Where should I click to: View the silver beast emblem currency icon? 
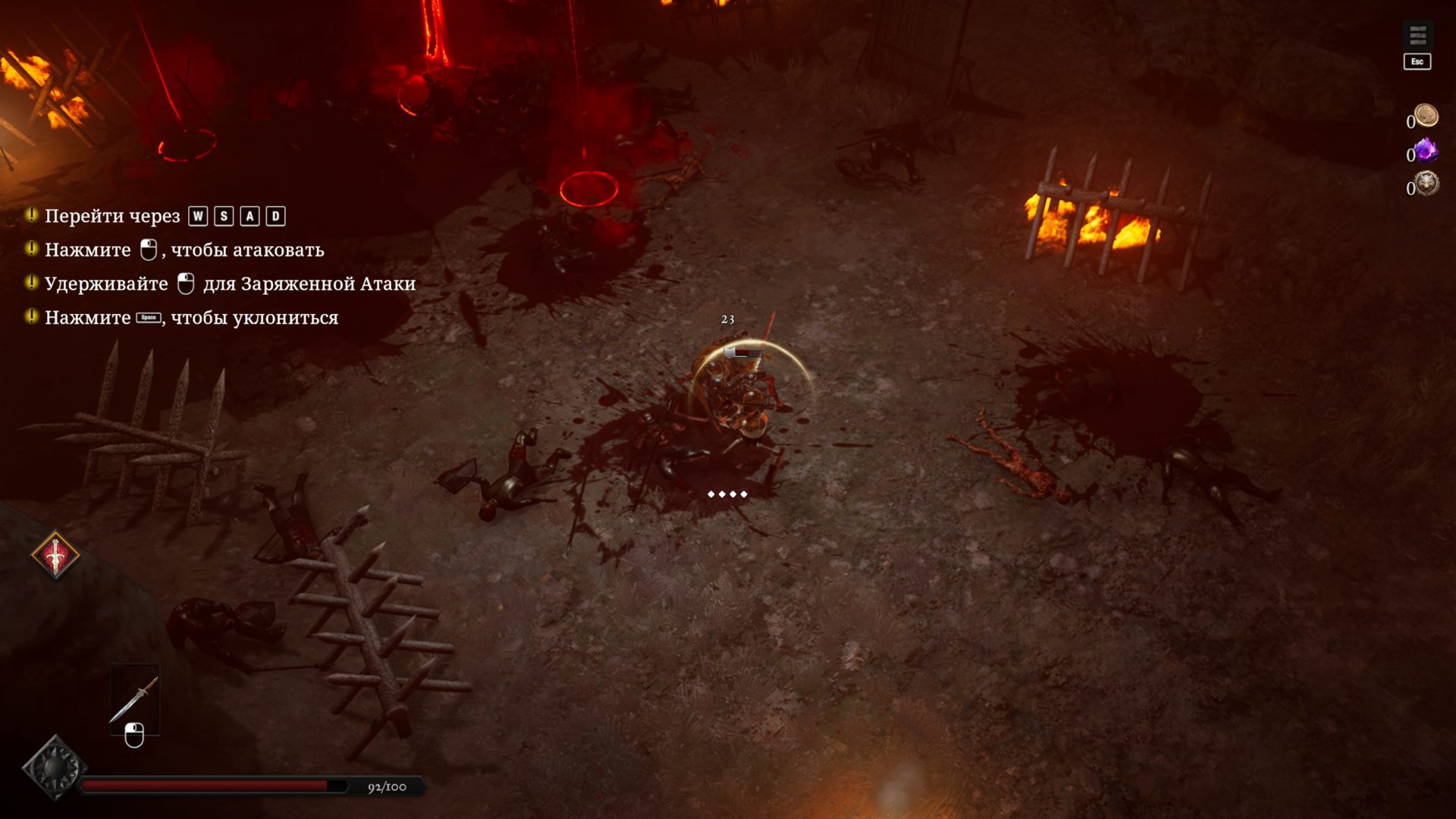coord(1426,184)
